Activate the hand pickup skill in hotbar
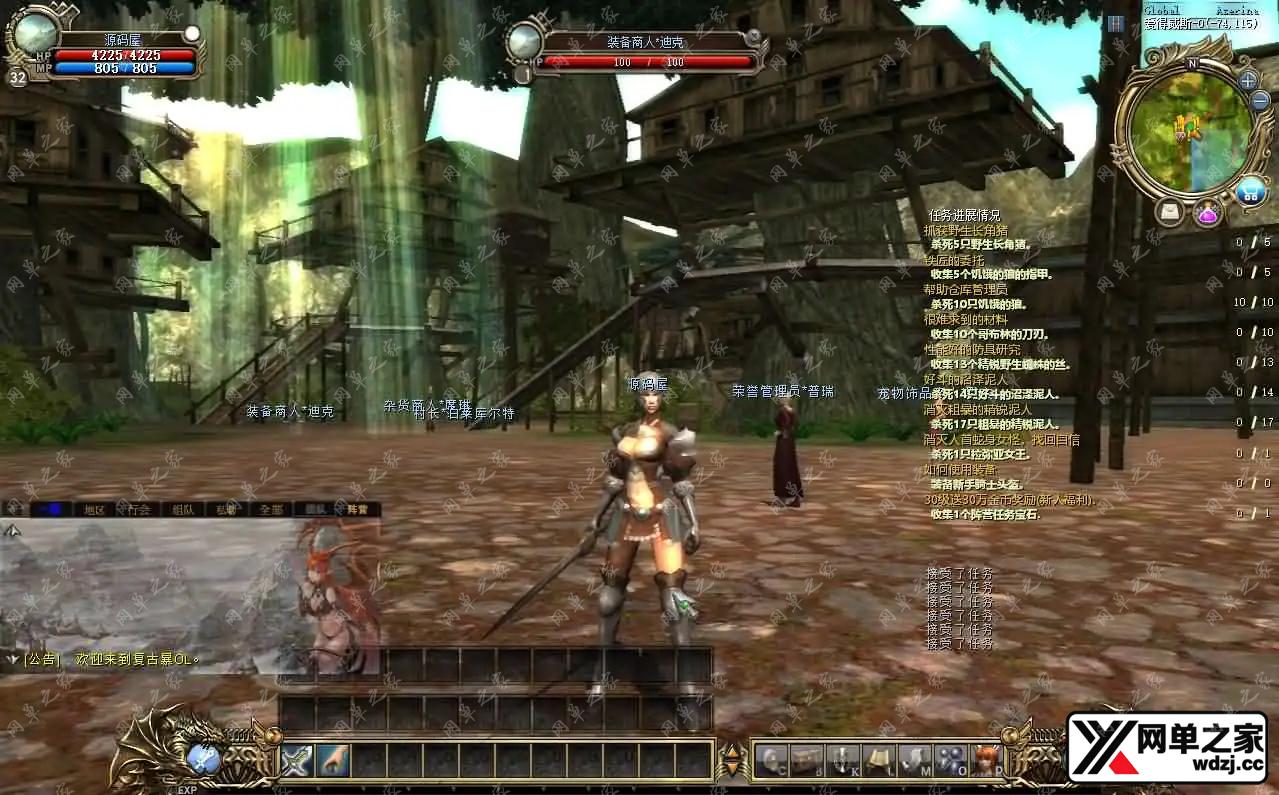The image size is (1279, 795). (333, 760)
